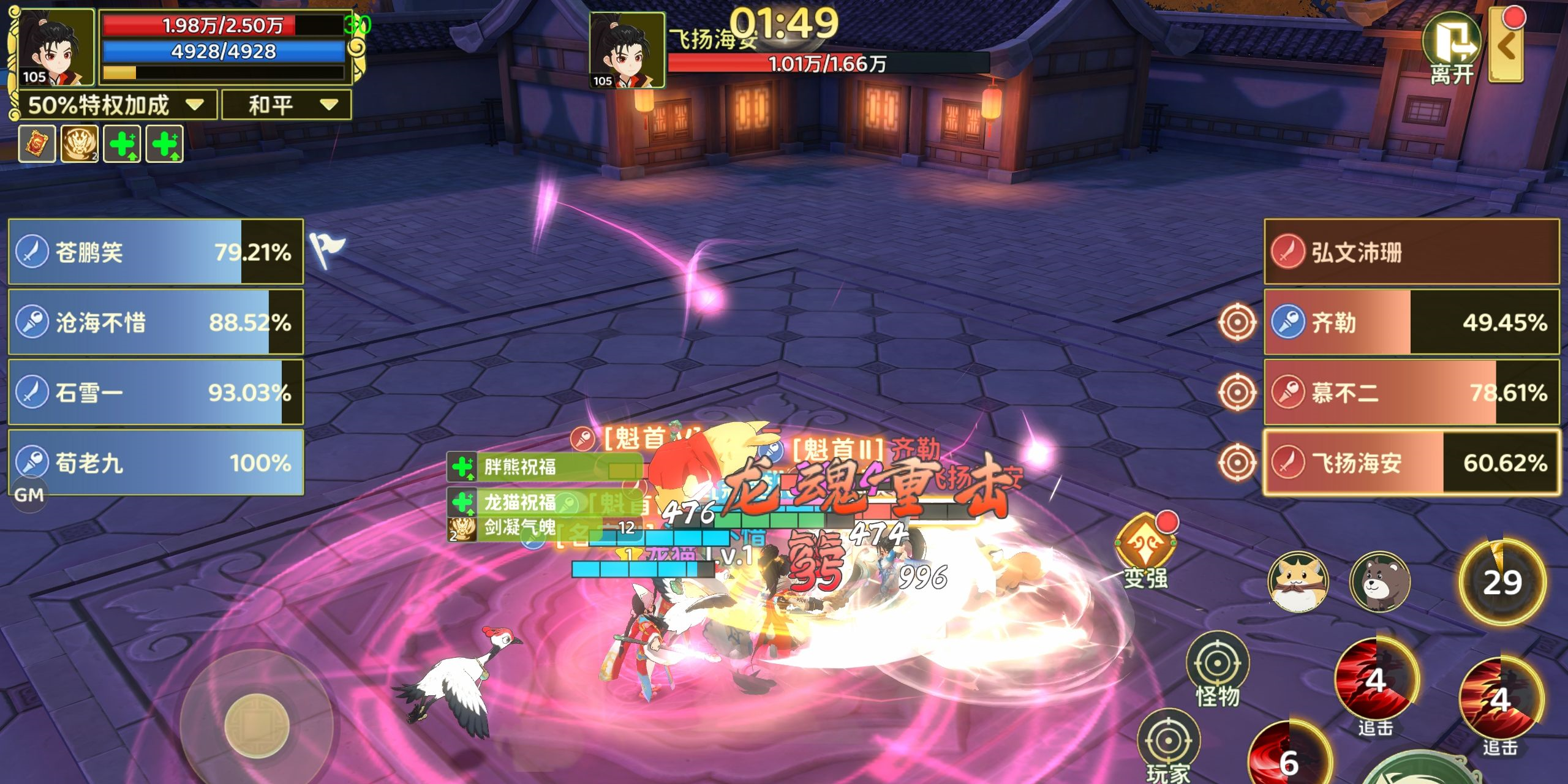Summon the hamster pet portrait

pyautogui.click(x=1298, y=582)
